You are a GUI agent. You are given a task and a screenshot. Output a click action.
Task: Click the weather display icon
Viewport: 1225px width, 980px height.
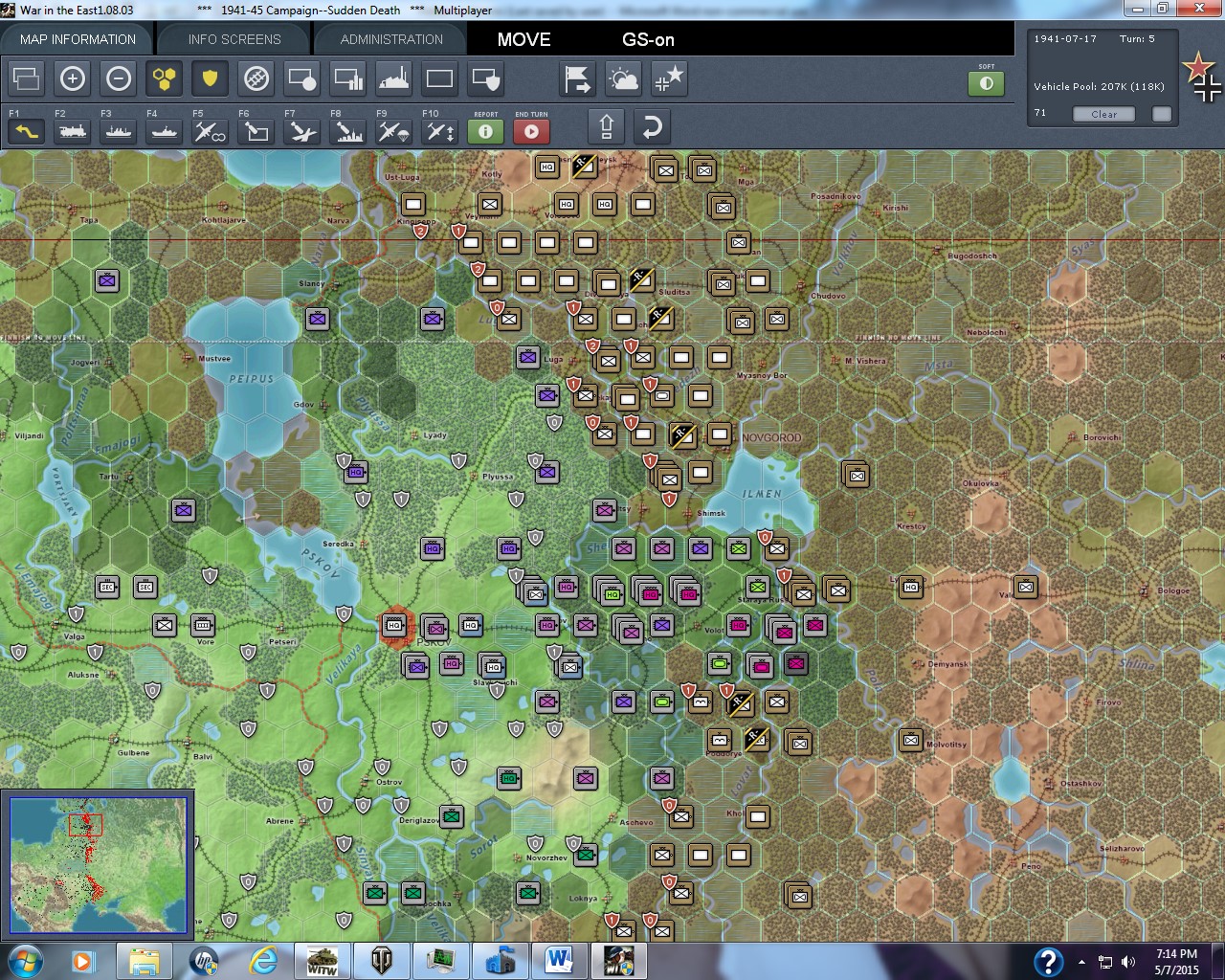click(x=623, y=78)
